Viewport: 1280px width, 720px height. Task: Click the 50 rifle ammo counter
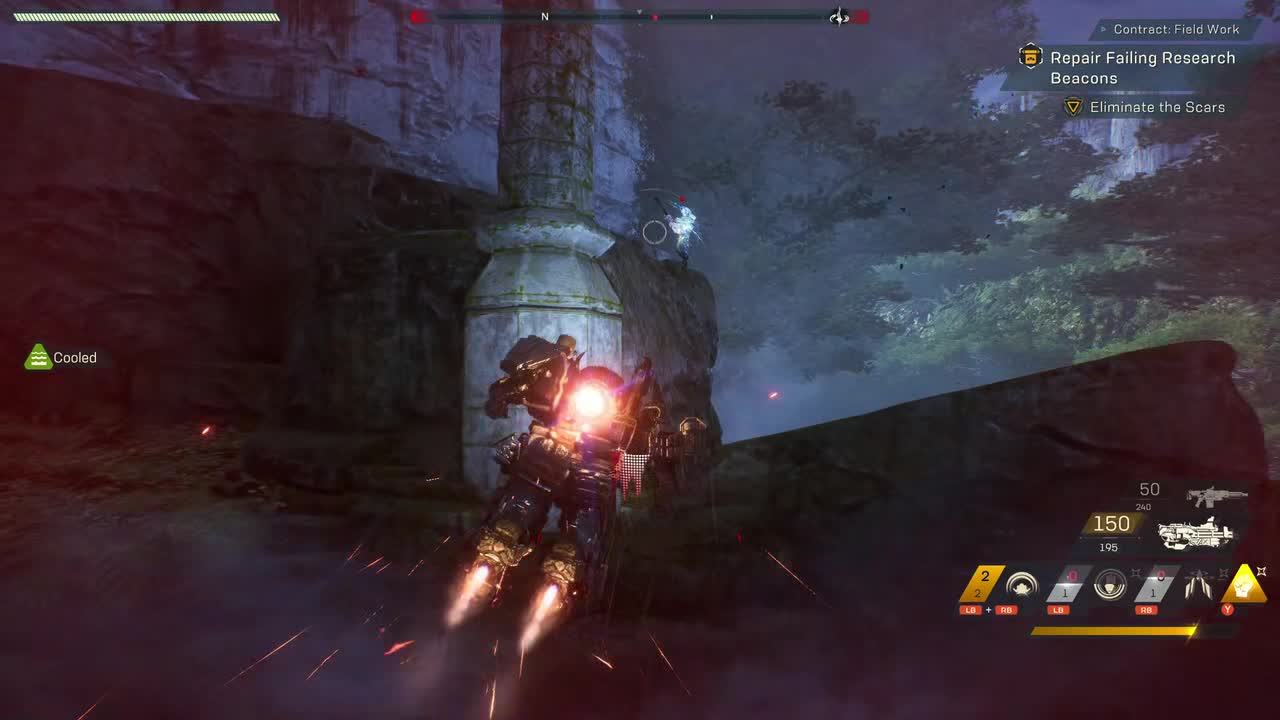1148,489
